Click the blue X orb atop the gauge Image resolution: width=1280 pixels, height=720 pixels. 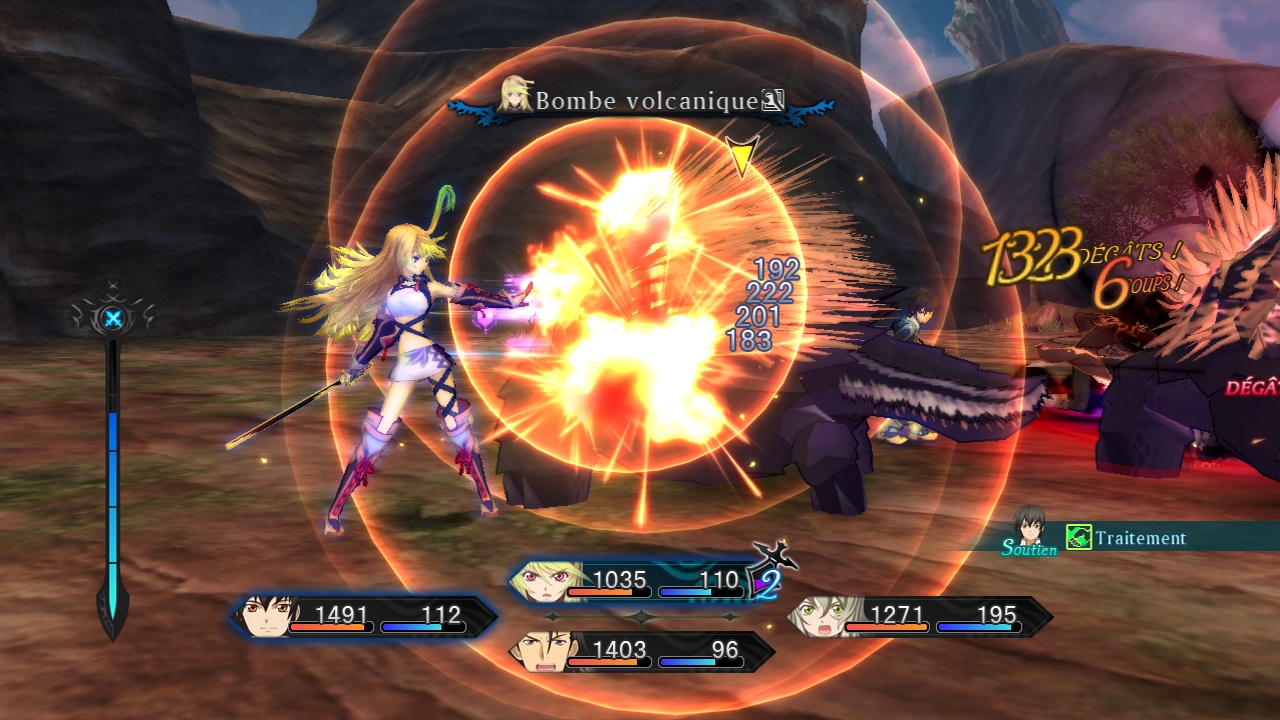click(x=114, y=319)
